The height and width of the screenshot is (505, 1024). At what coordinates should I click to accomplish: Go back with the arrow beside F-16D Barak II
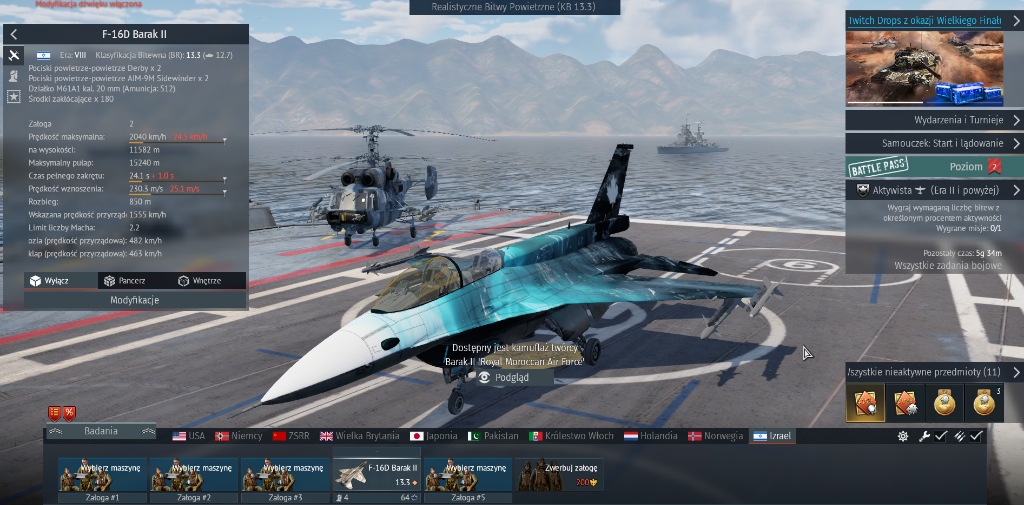[14, 34]
